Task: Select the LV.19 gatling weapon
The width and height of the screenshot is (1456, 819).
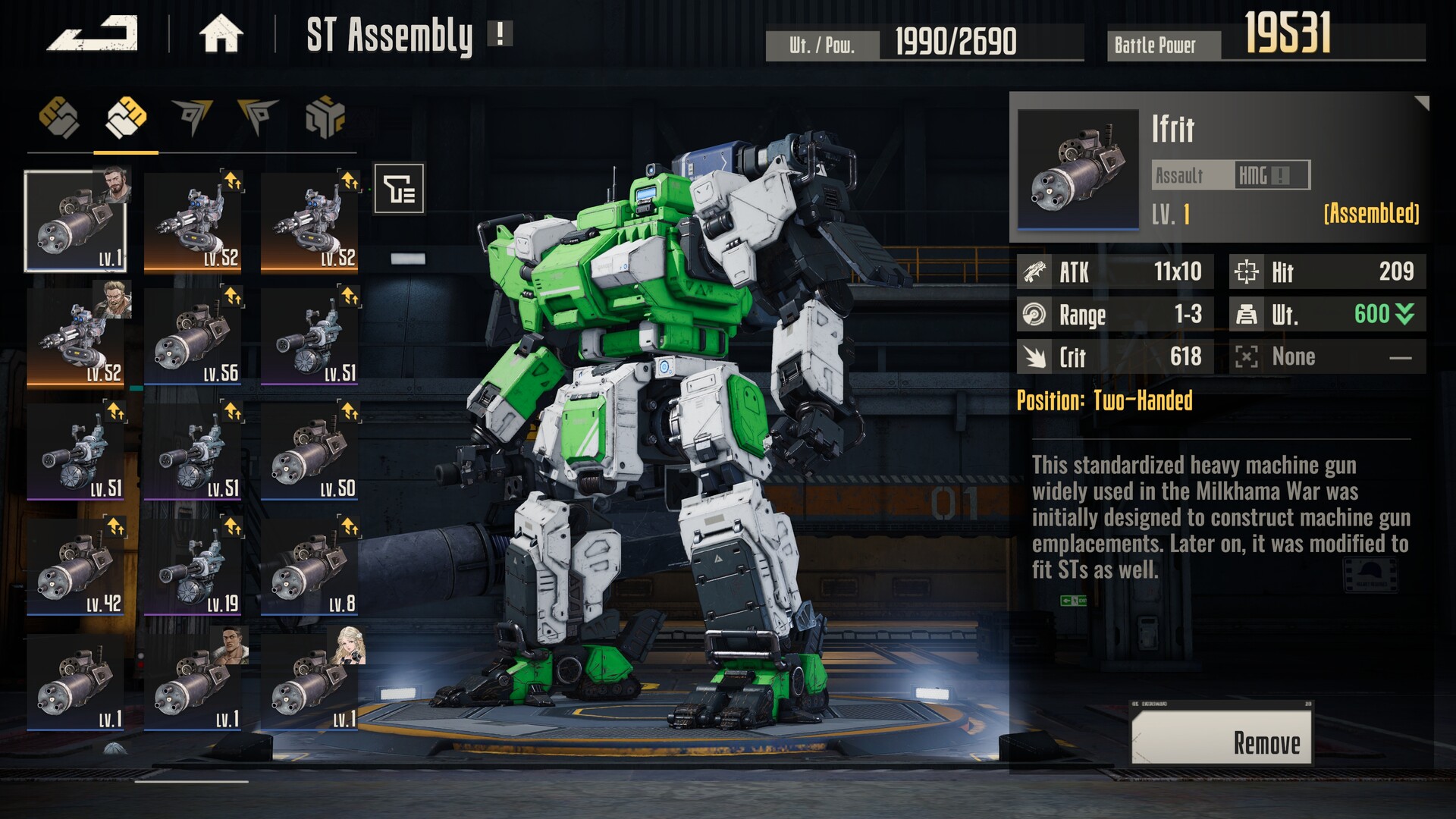Action: tap(193, 568)
